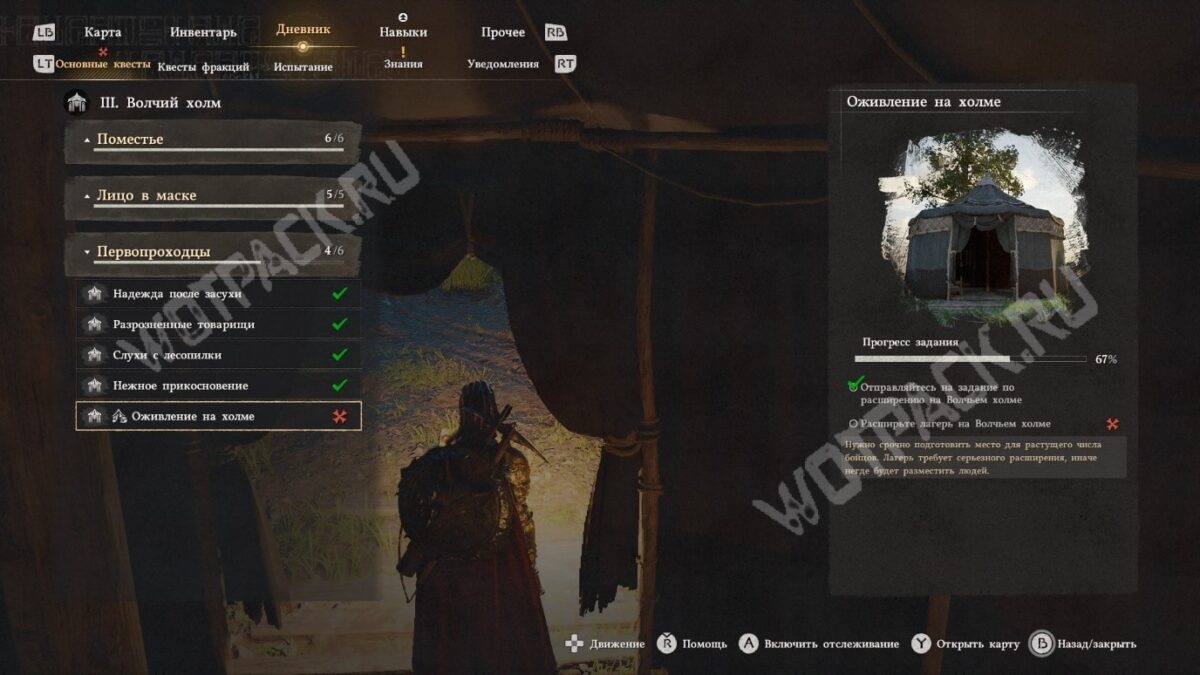Viewport: 1200px width, 675px height.
Task: Switch to Квесты фракций sub-tab
Action: click(x=203, y=67)
